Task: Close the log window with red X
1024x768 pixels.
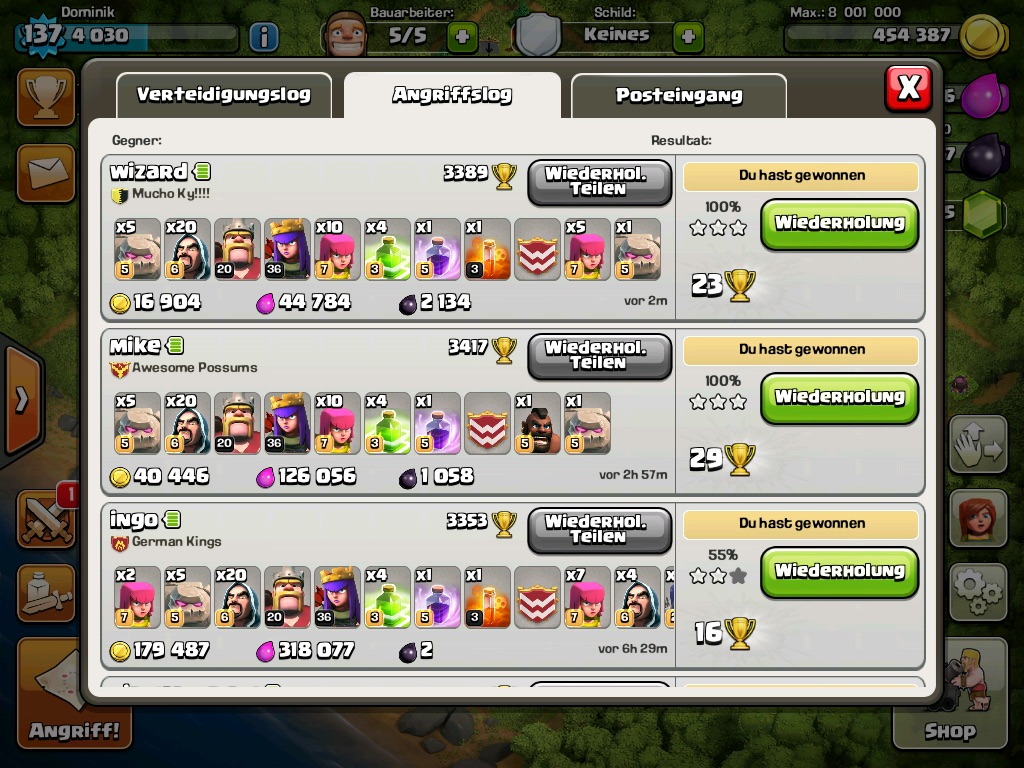Action: [x=908, y=88]
